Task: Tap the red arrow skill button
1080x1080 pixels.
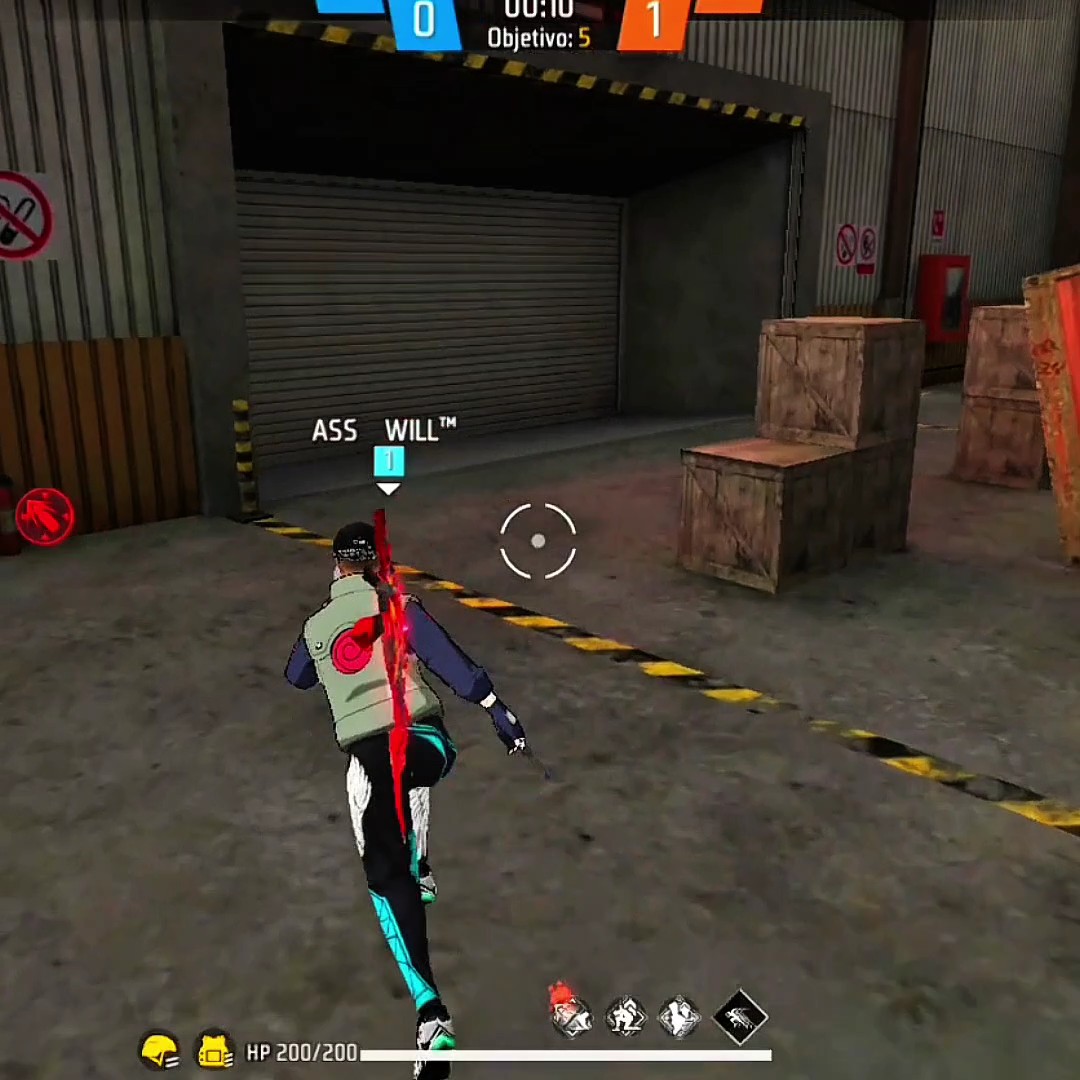Action: coord(45,516)
